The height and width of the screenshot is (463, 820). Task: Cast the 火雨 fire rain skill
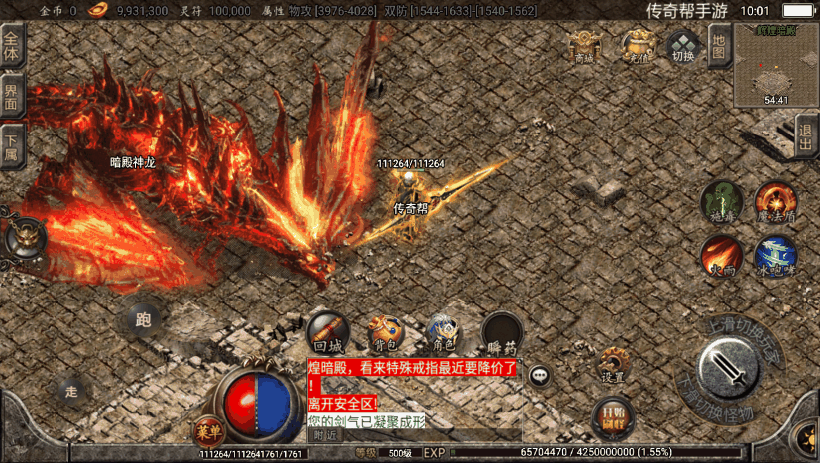click(x=721, y=255)
